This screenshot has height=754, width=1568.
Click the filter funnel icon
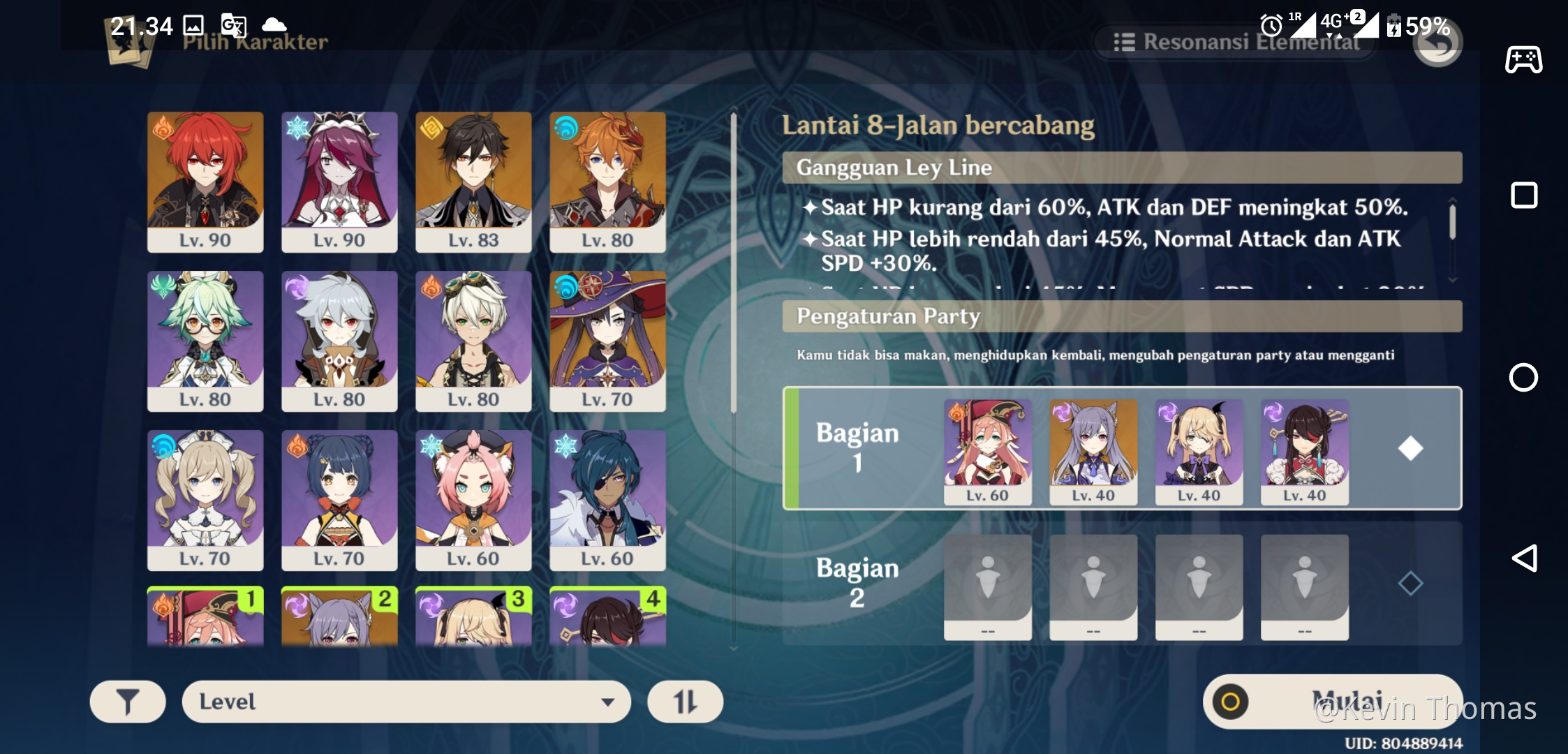pyautogui.click(x=128, y=701)
